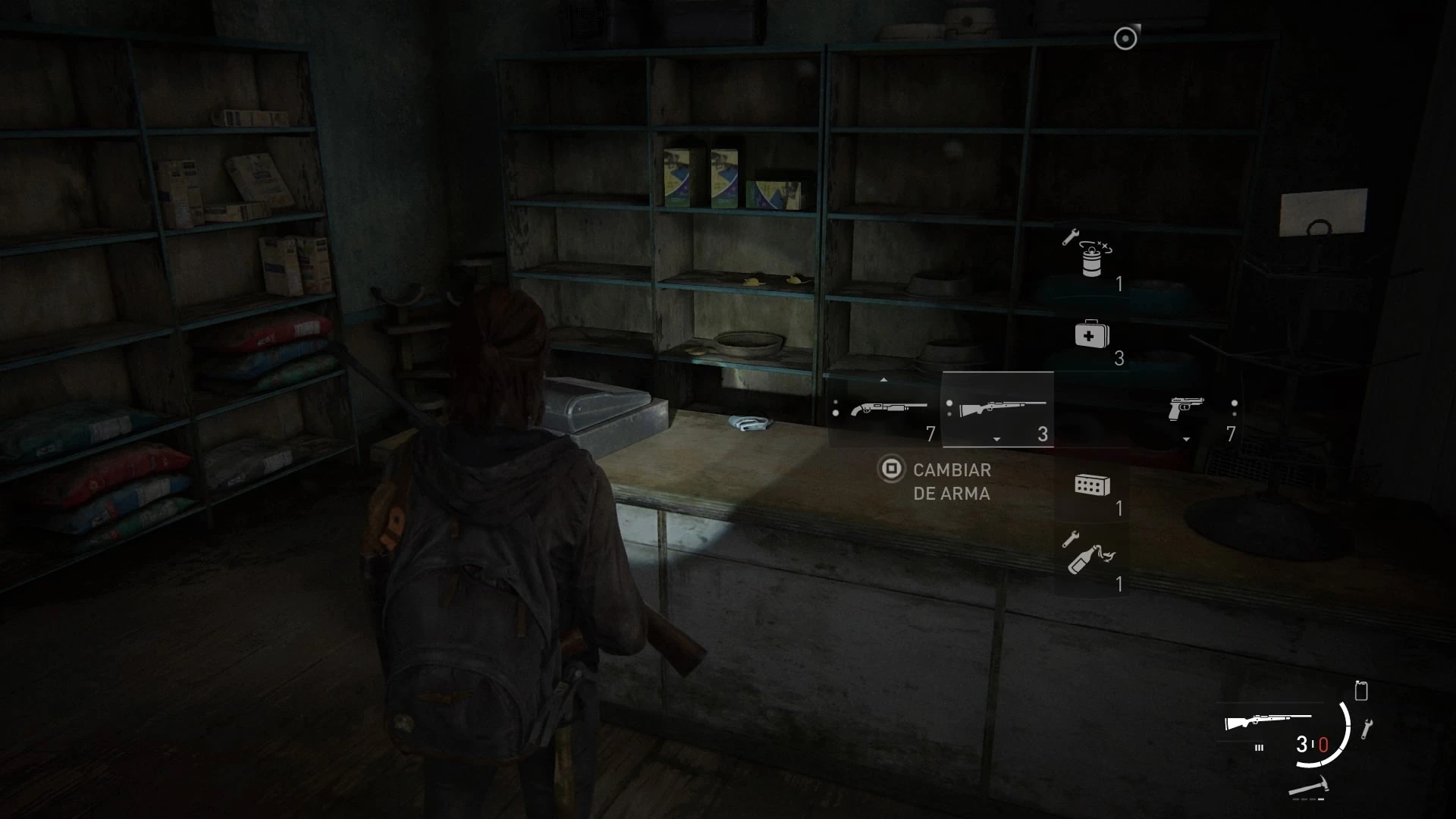This screenshot has width=1456, height=819.
Task: Click the hammer melee weapon icon
Action: [x=1310, y=786]
